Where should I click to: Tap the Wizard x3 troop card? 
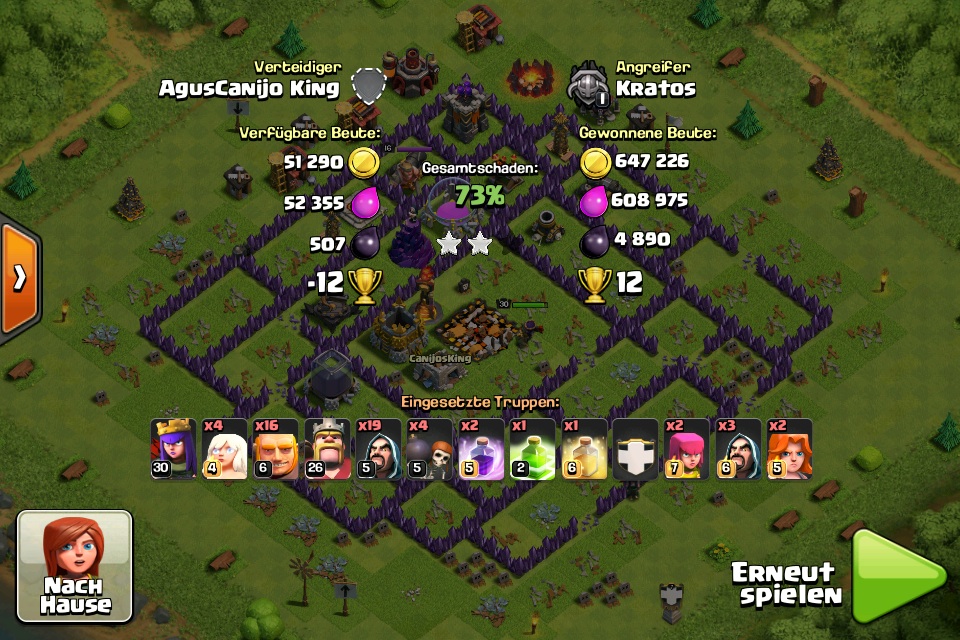(738, 448)
